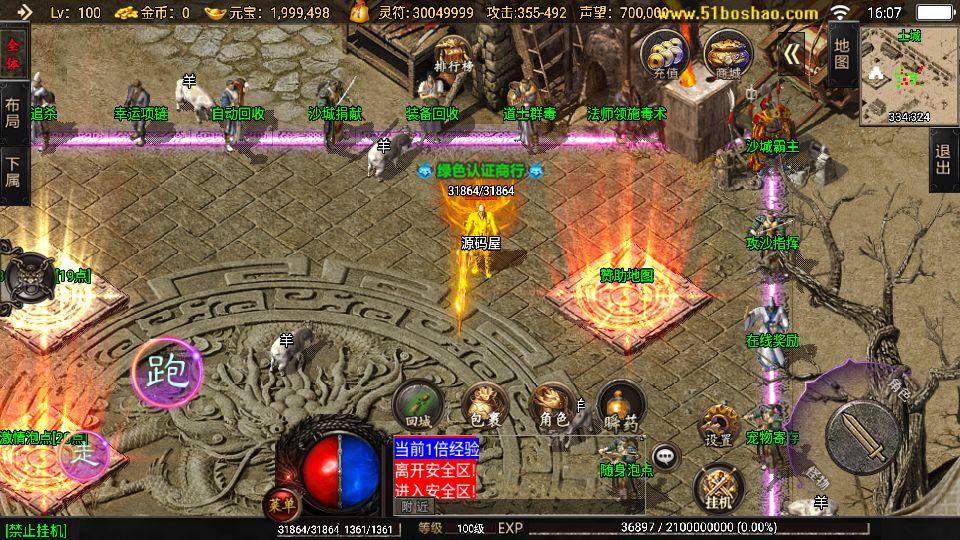960x540 pixels.
Task: Open the 包裹 inventory bag
Action: click(484, 405)
